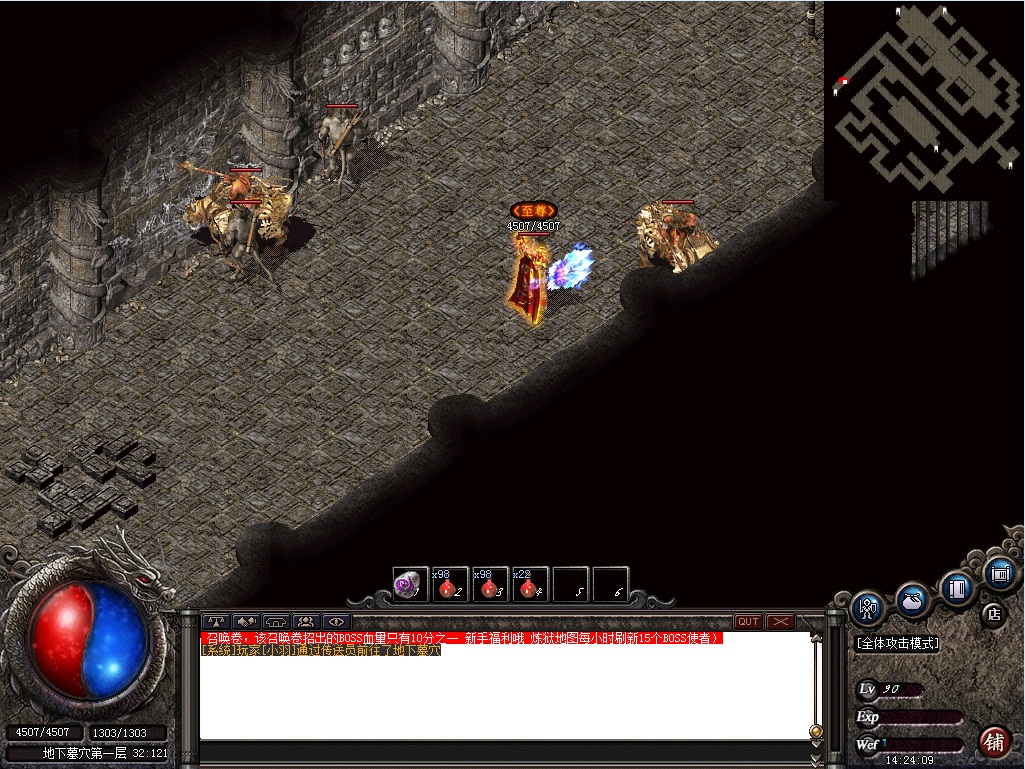Image resolution: width=1025 pixels, height=769 pixels.
Task: Toggle the eye icon button
Action: pyautogui.click(x=336, y=621)
